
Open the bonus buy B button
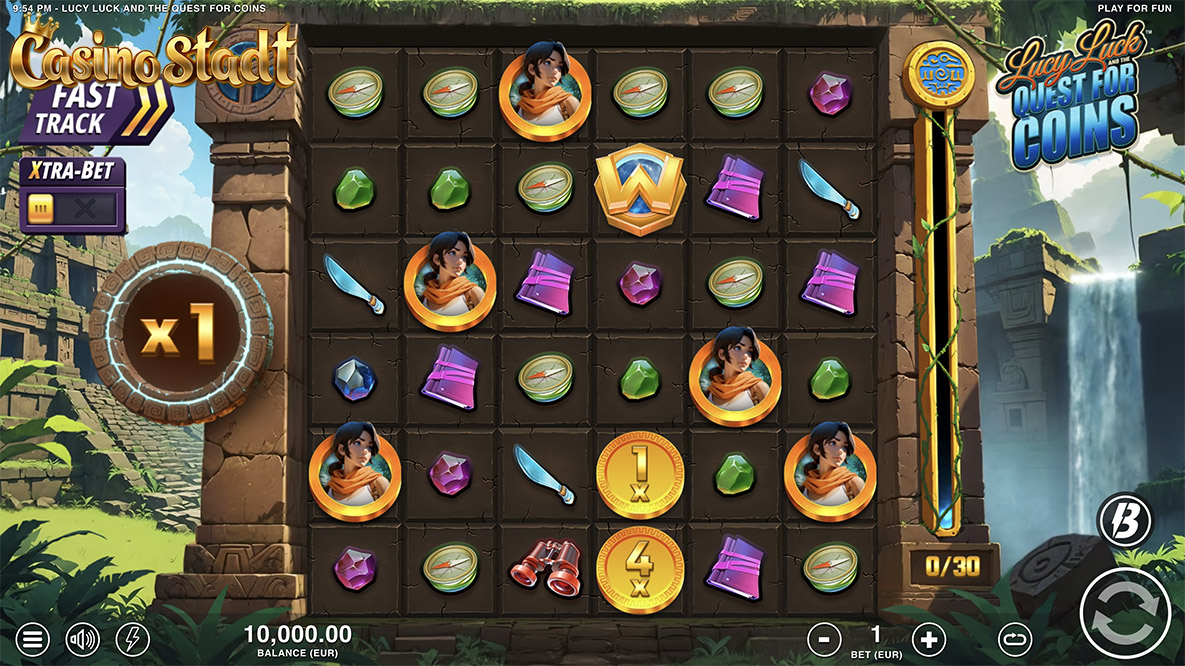[1125, 521]
